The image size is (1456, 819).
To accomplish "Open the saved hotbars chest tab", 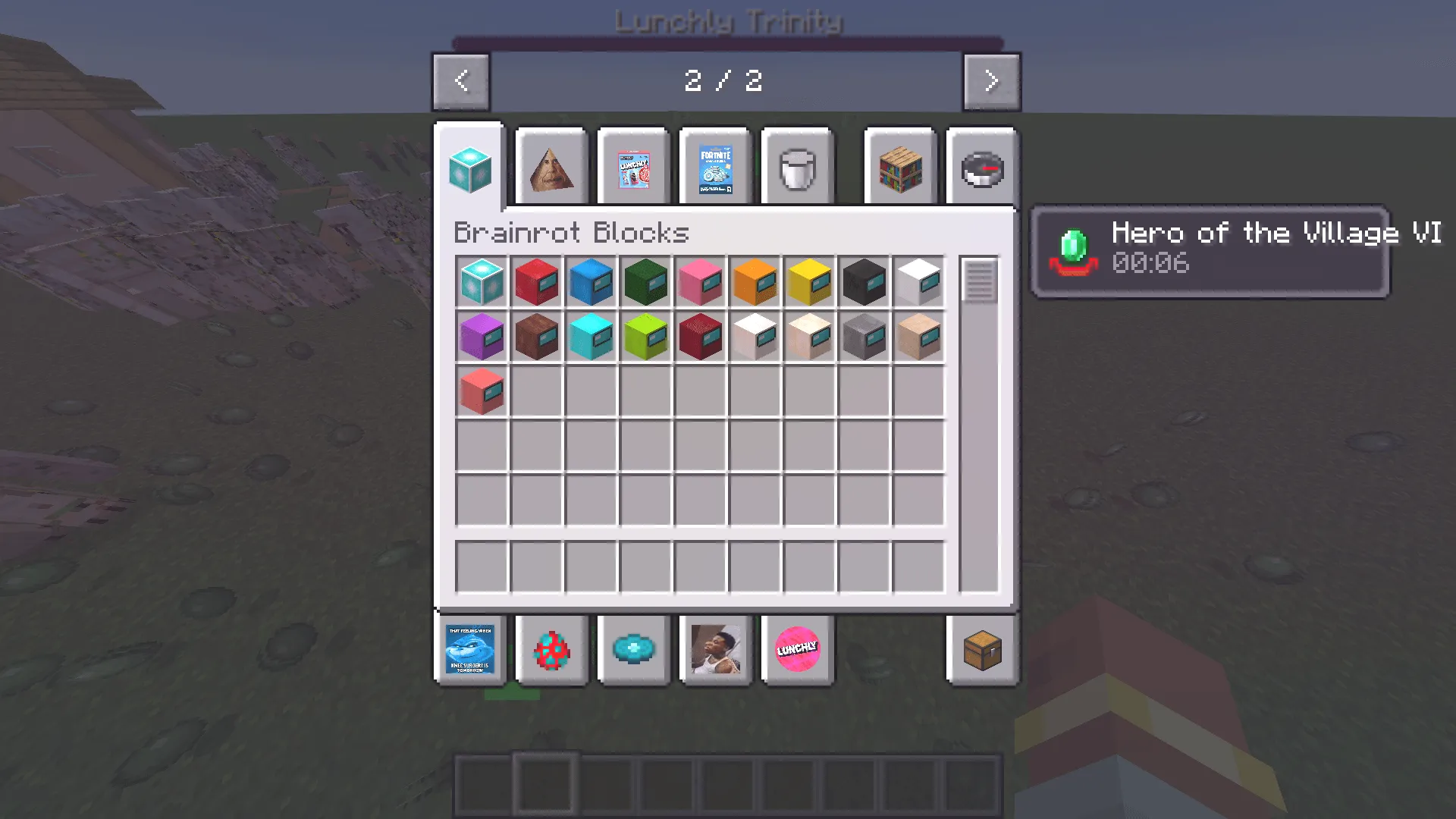I will pyautogui.click(x=982, y=650).
